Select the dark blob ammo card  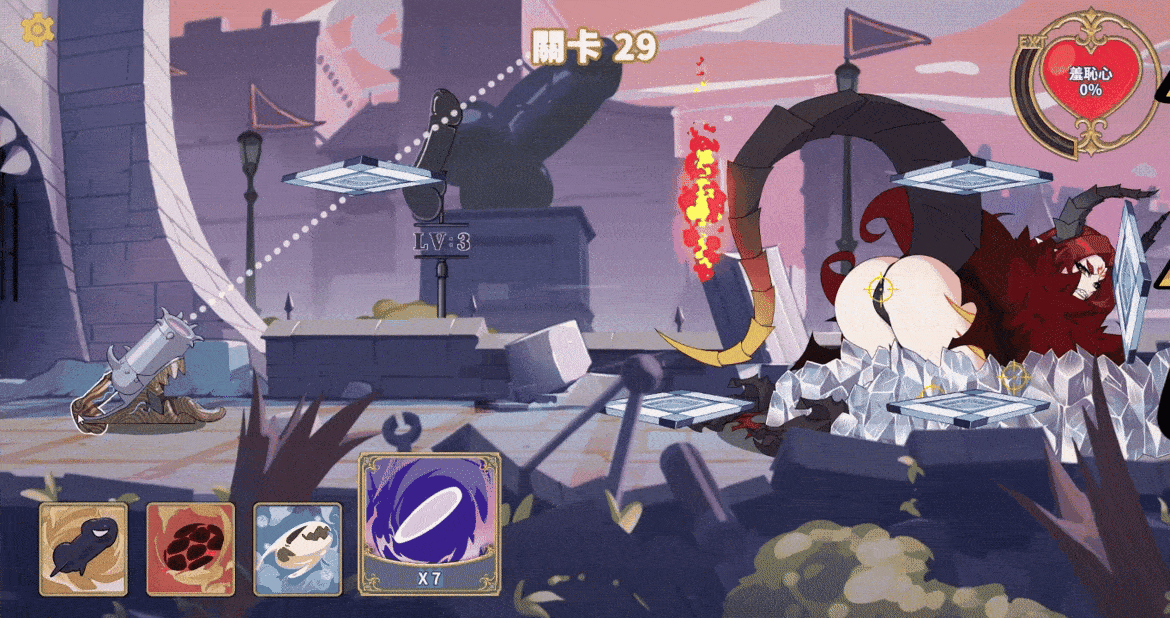(x=84, y=549)
